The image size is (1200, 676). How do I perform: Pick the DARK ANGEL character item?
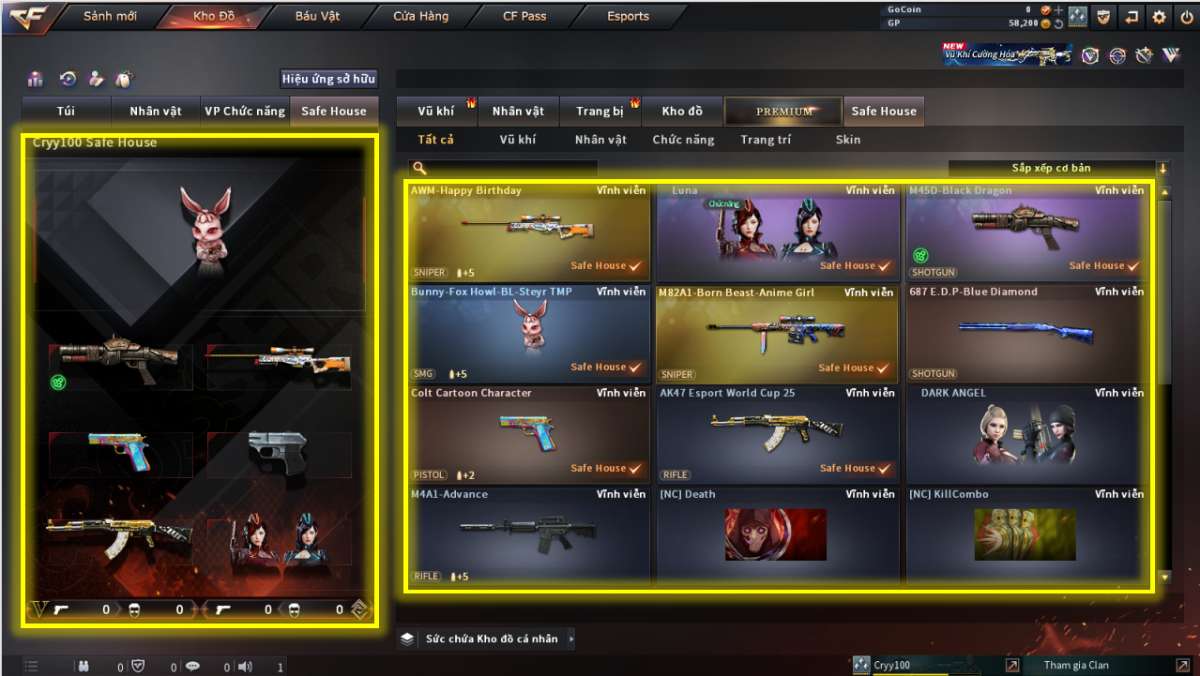pyautogui.click(x=1025, y=434)
